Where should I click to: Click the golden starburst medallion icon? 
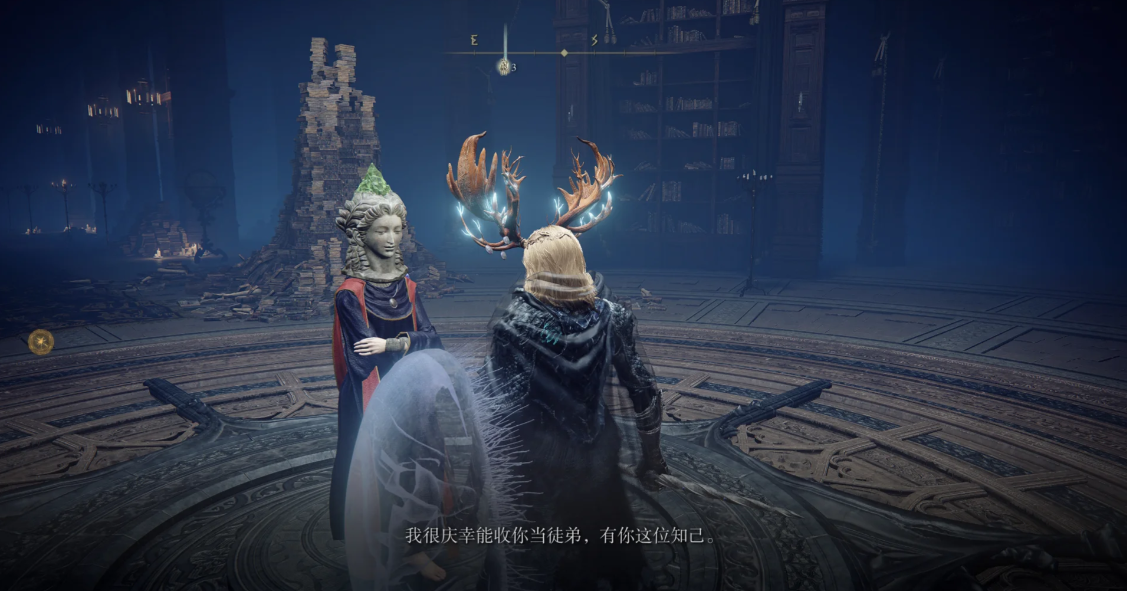click(41, 342)
